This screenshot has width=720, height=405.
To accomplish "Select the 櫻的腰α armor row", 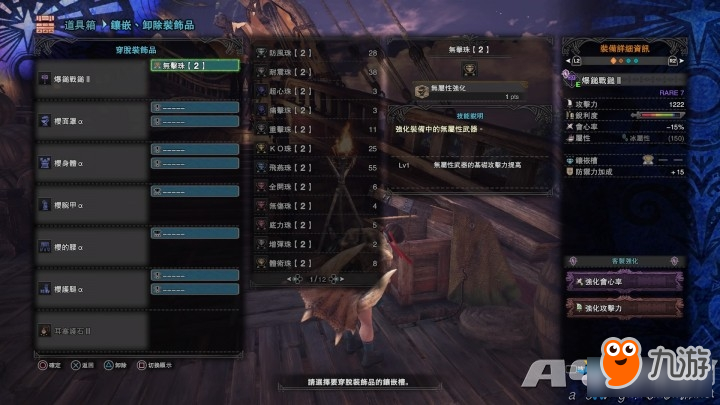I will 90,246.
